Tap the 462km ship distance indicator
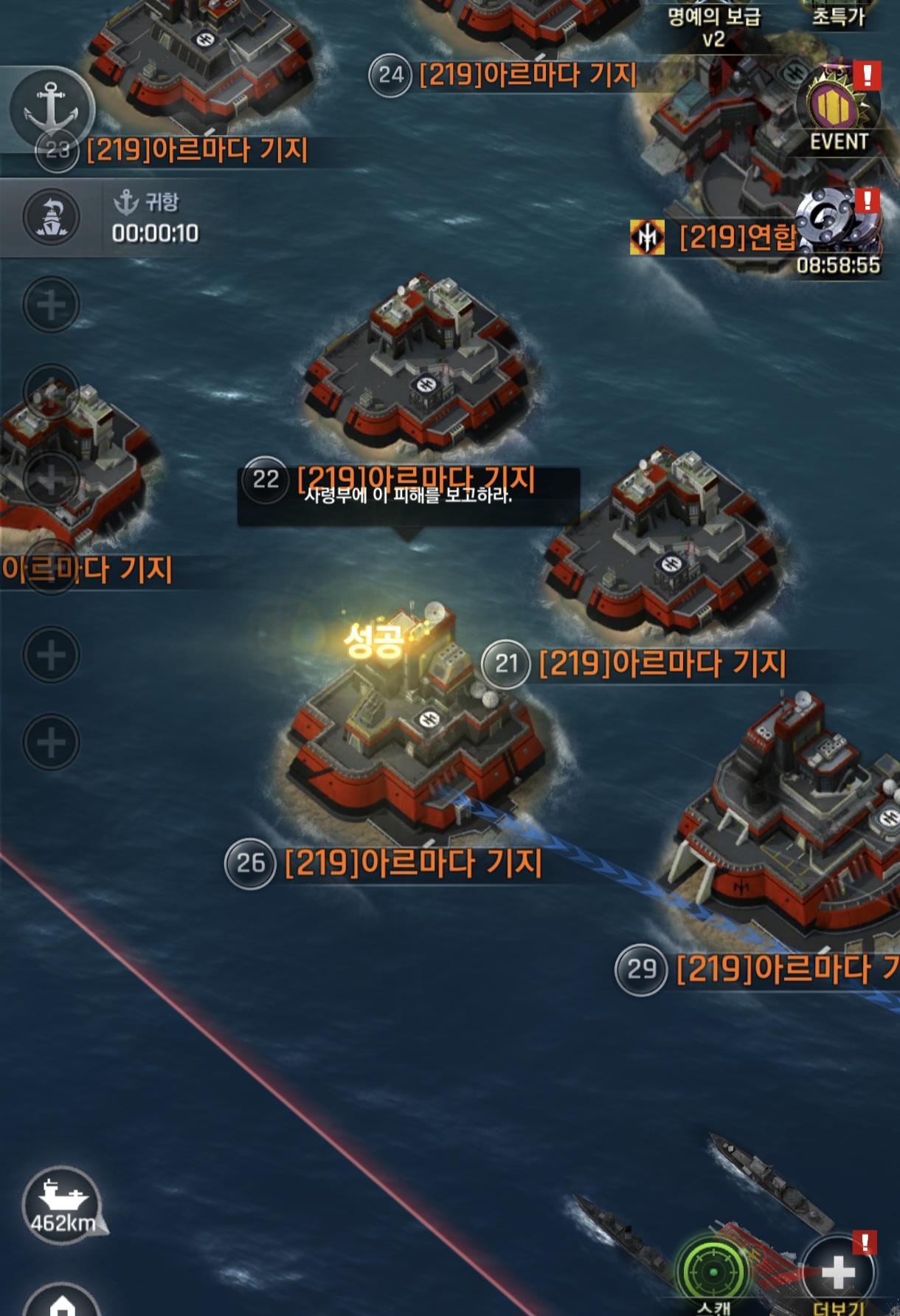 click(62, 1205)
